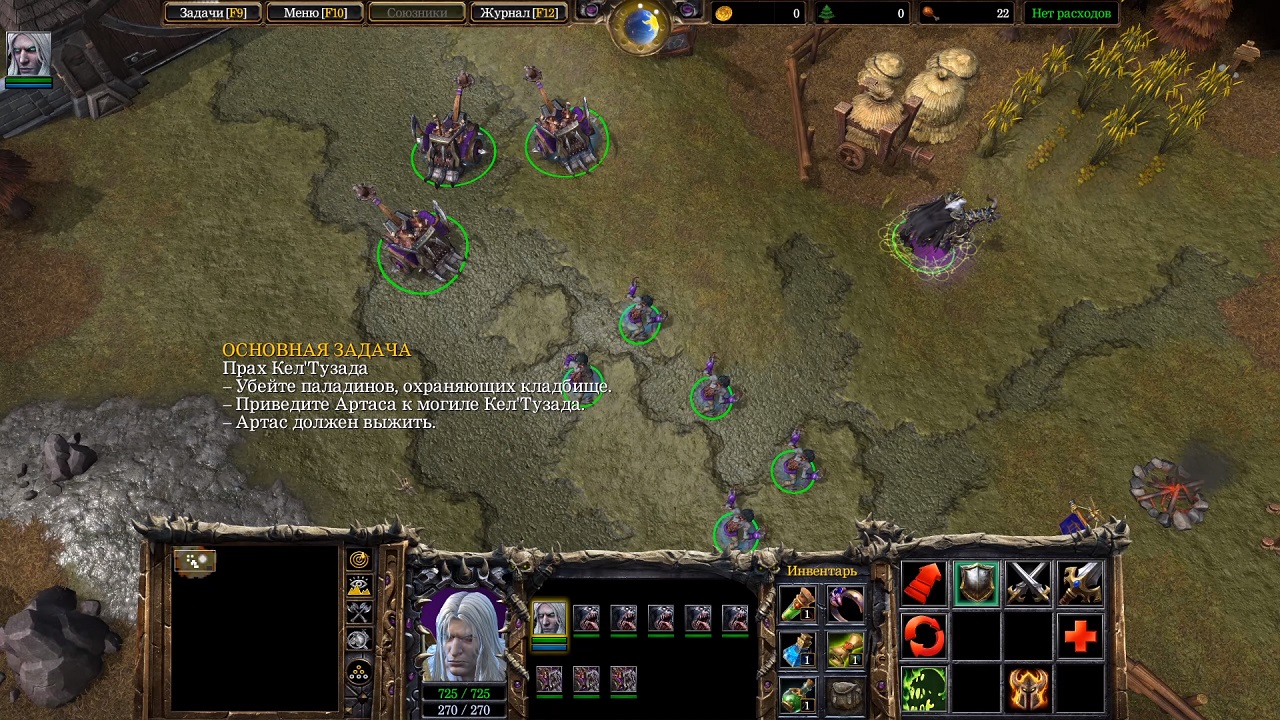Select the Patrol circular arrows command

pos(924,636)
